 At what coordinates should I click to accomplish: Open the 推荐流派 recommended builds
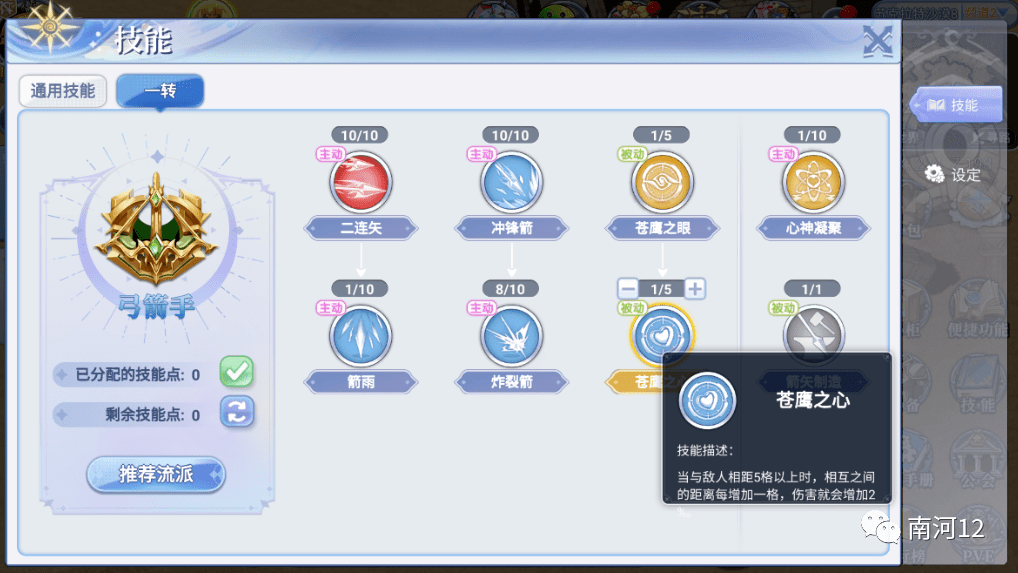point(156,474)
